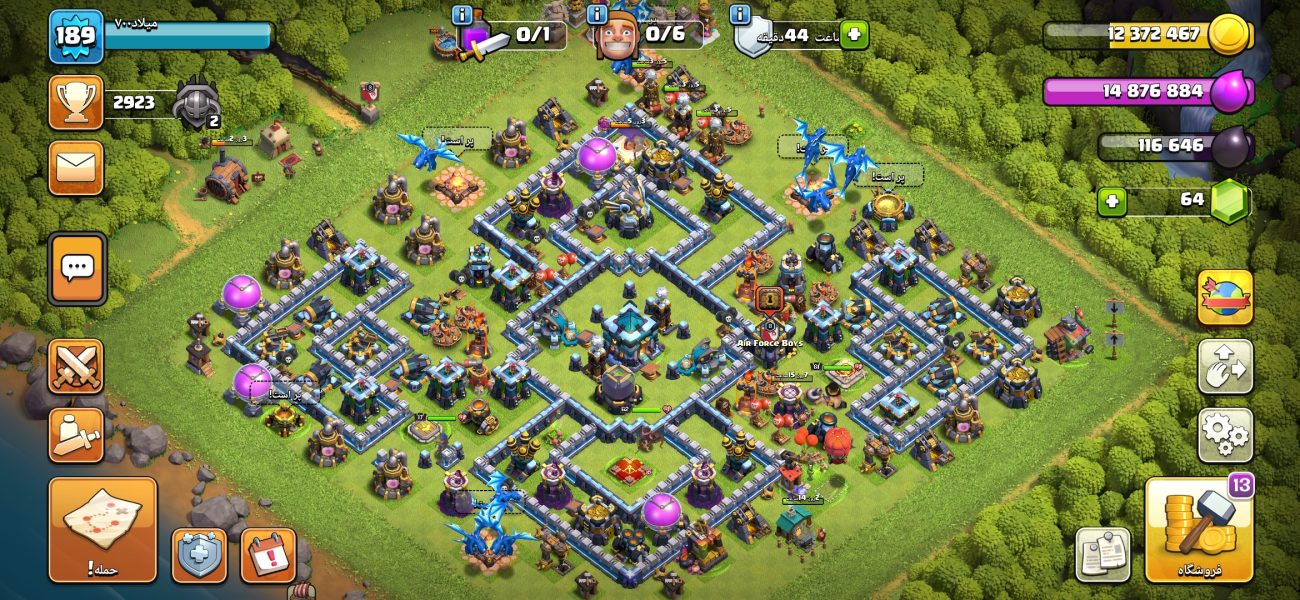Open the army overview button
The image size is (1300, 600).
pyautogui.click(x=76, y=434)
